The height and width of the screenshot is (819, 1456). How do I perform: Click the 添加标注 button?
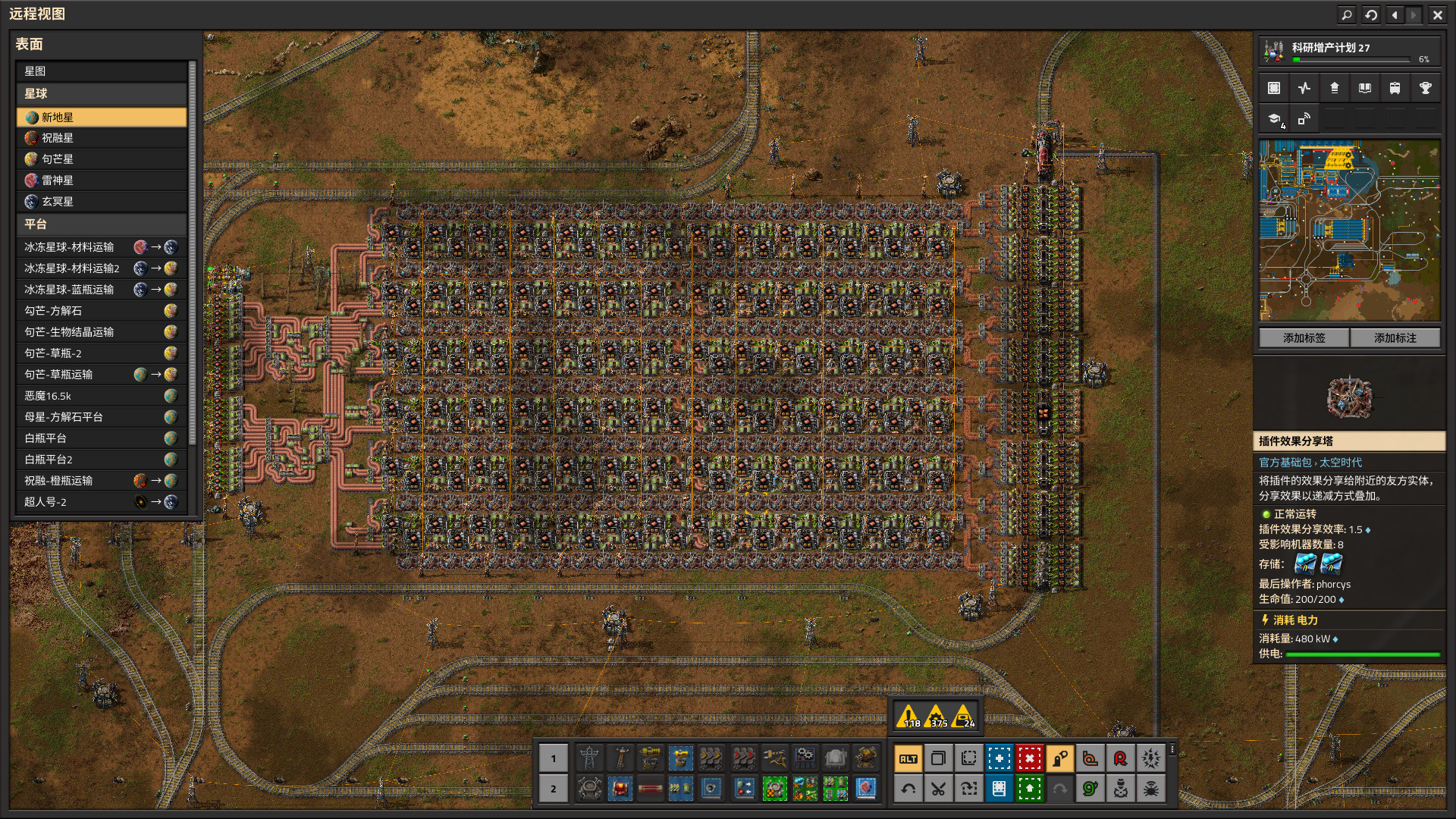click(1395, 338)
